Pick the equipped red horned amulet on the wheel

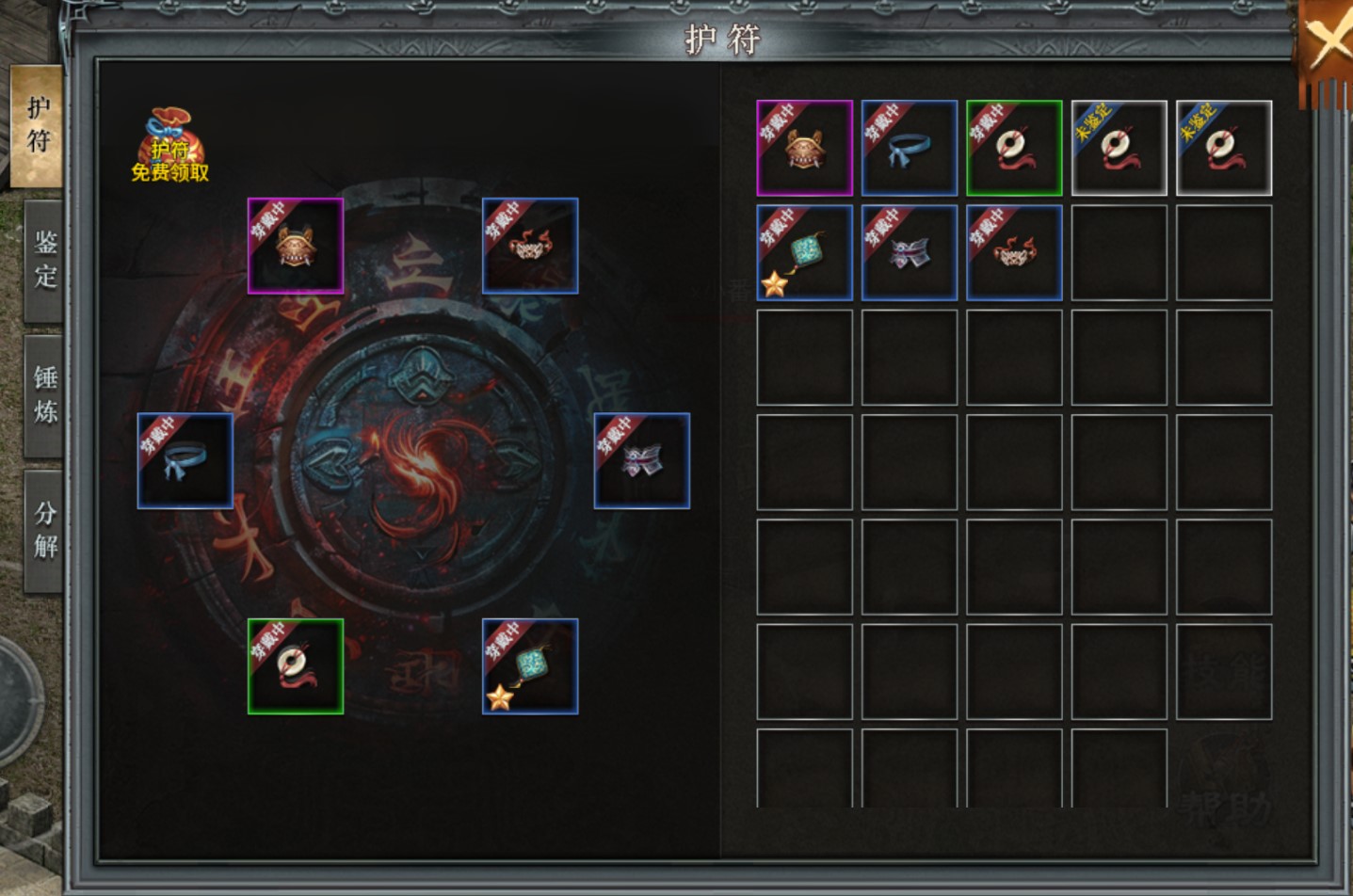pos(530,246)
